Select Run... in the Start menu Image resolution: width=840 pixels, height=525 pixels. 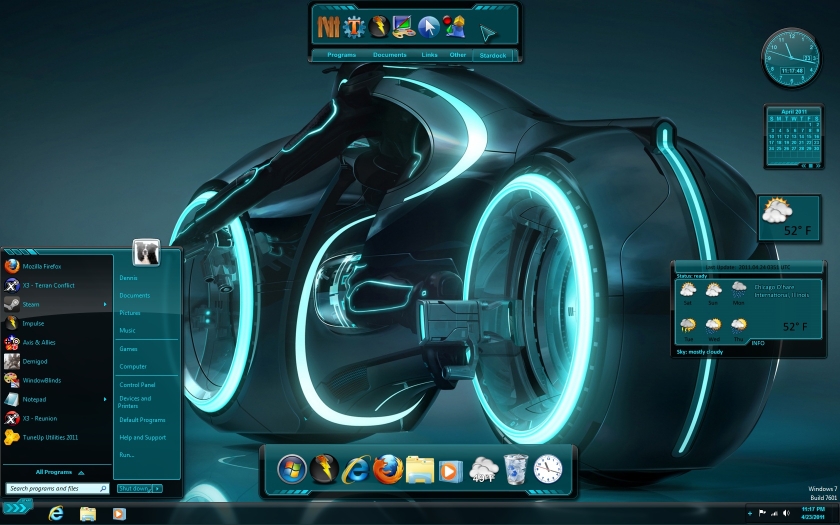coord(127,455)
